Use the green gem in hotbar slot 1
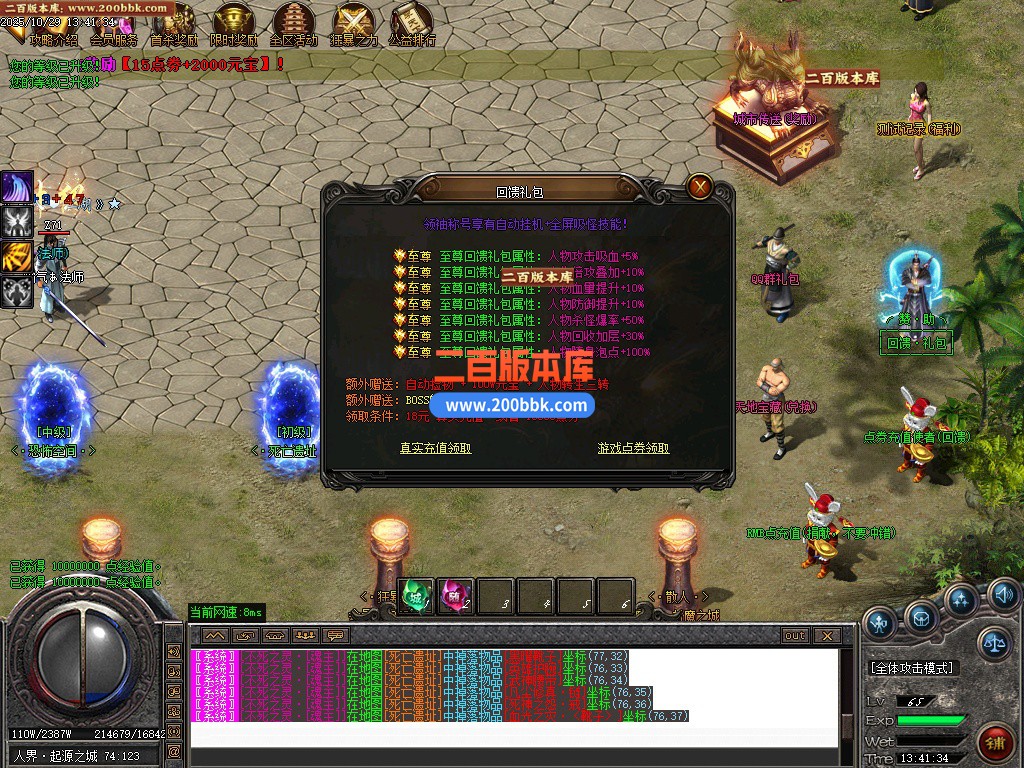 [x=416, y=596]
